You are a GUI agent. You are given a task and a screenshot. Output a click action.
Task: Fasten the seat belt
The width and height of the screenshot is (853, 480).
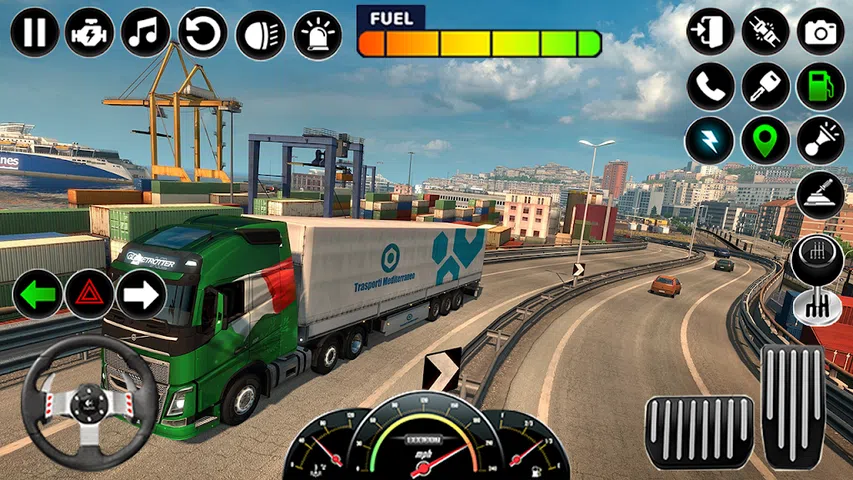pyautogui.click(x=765, y=32)
